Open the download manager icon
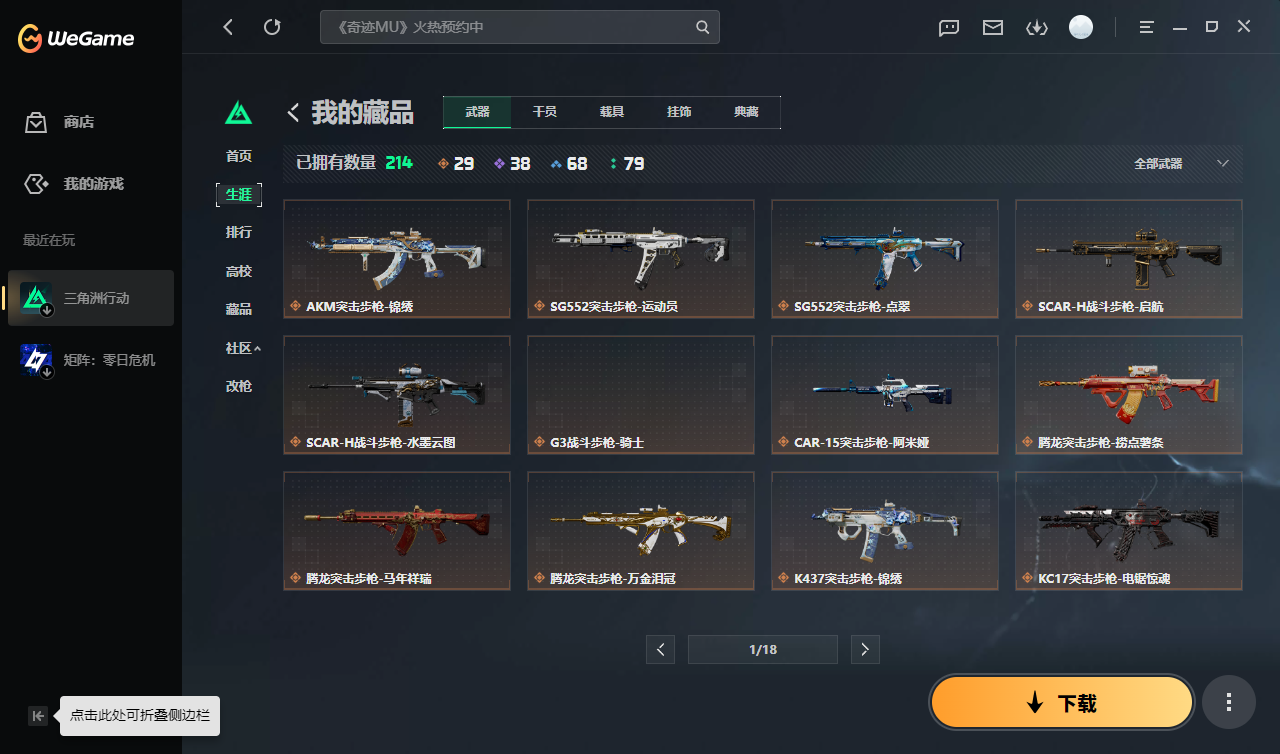Viewport: 1280px width, 754px height. [x=1037, y=27]
